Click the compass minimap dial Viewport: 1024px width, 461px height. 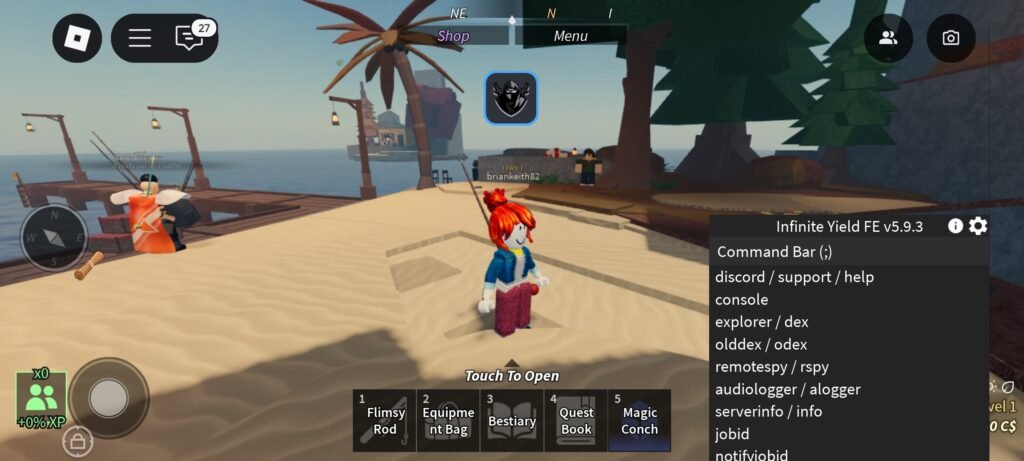click(54, 238)
